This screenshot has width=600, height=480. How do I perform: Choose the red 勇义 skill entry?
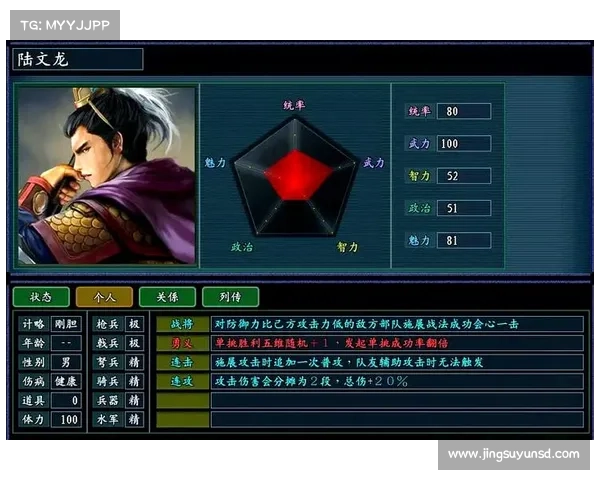point(182,343)
